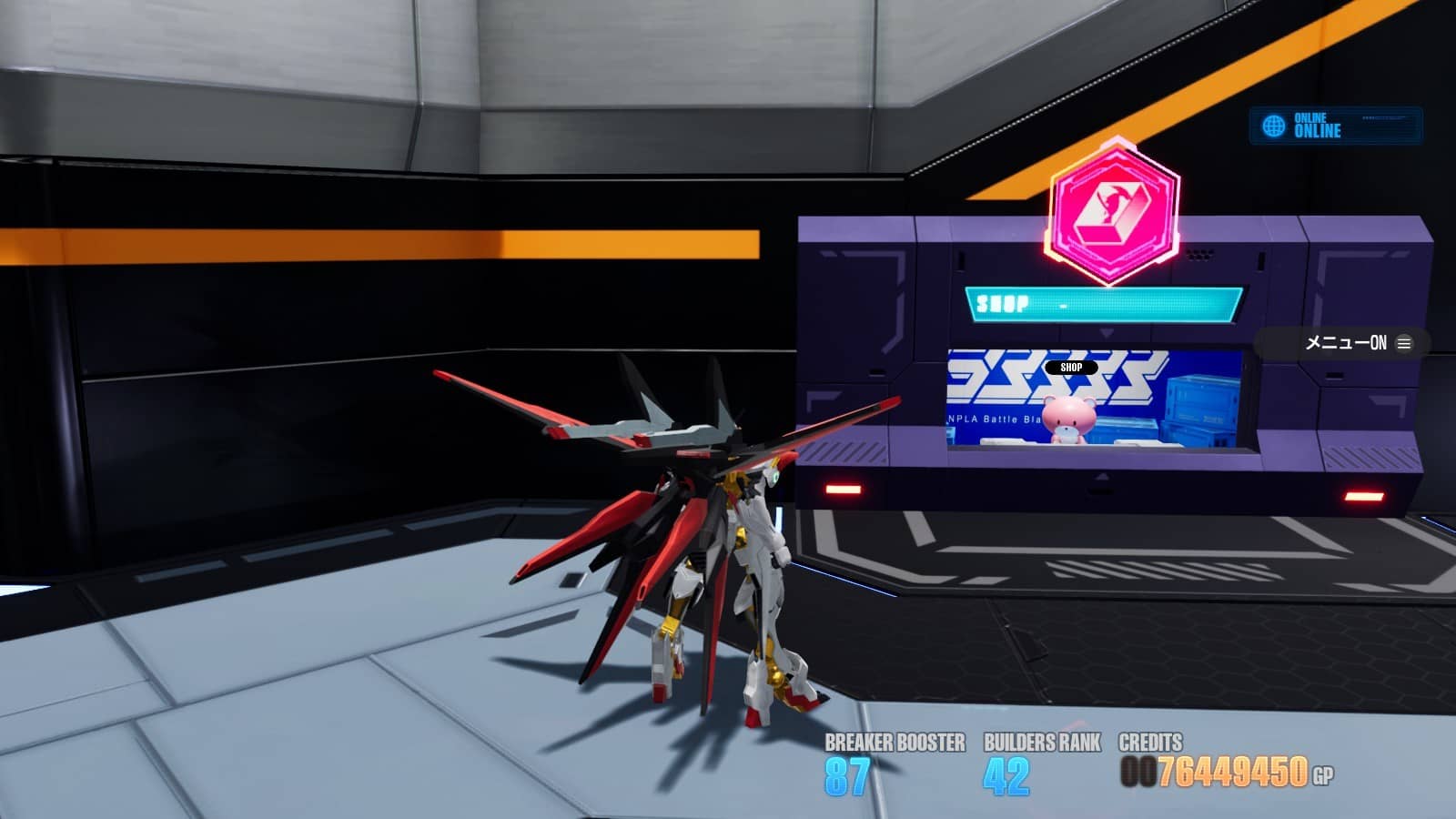Open the ONLINE status panel
The image size is (1456, 819).
[x=1335, y=126]
